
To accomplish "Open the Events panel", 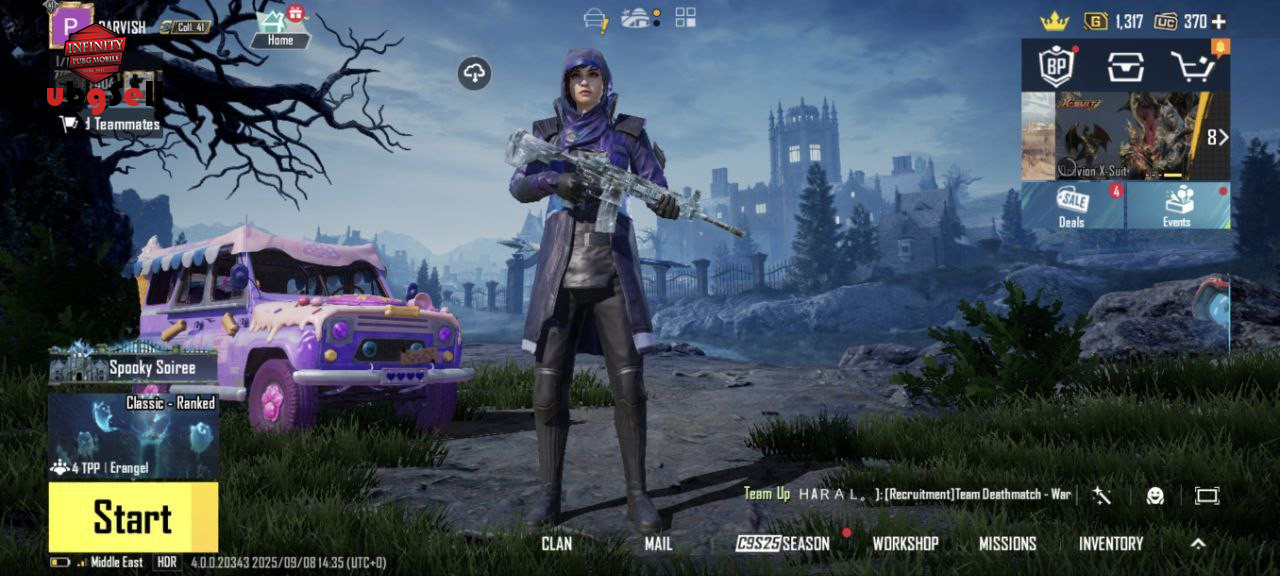I will coord(1178,205).
